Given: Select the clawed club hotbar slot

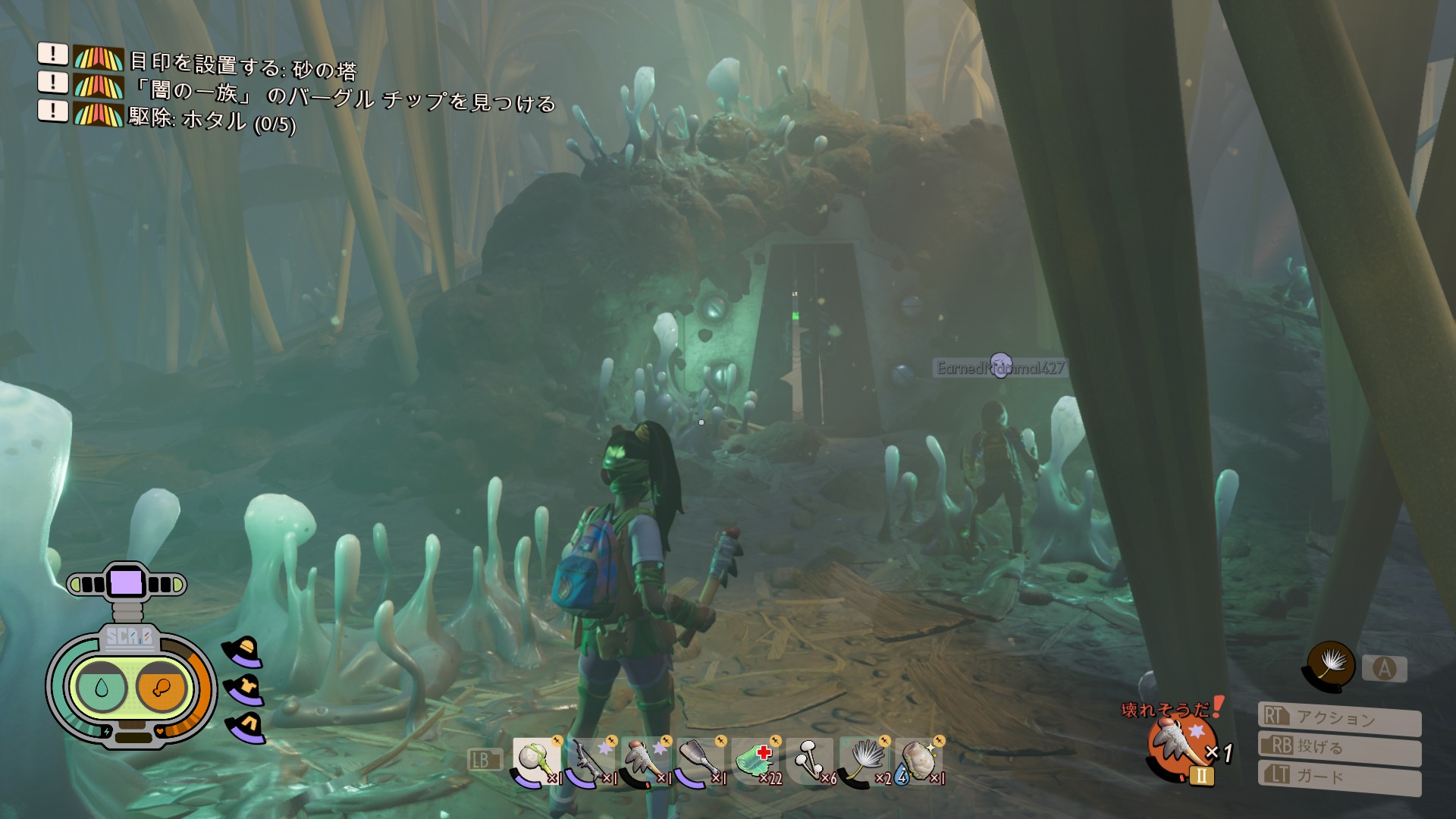Looking at the screenshot, I should click(645, 761).
